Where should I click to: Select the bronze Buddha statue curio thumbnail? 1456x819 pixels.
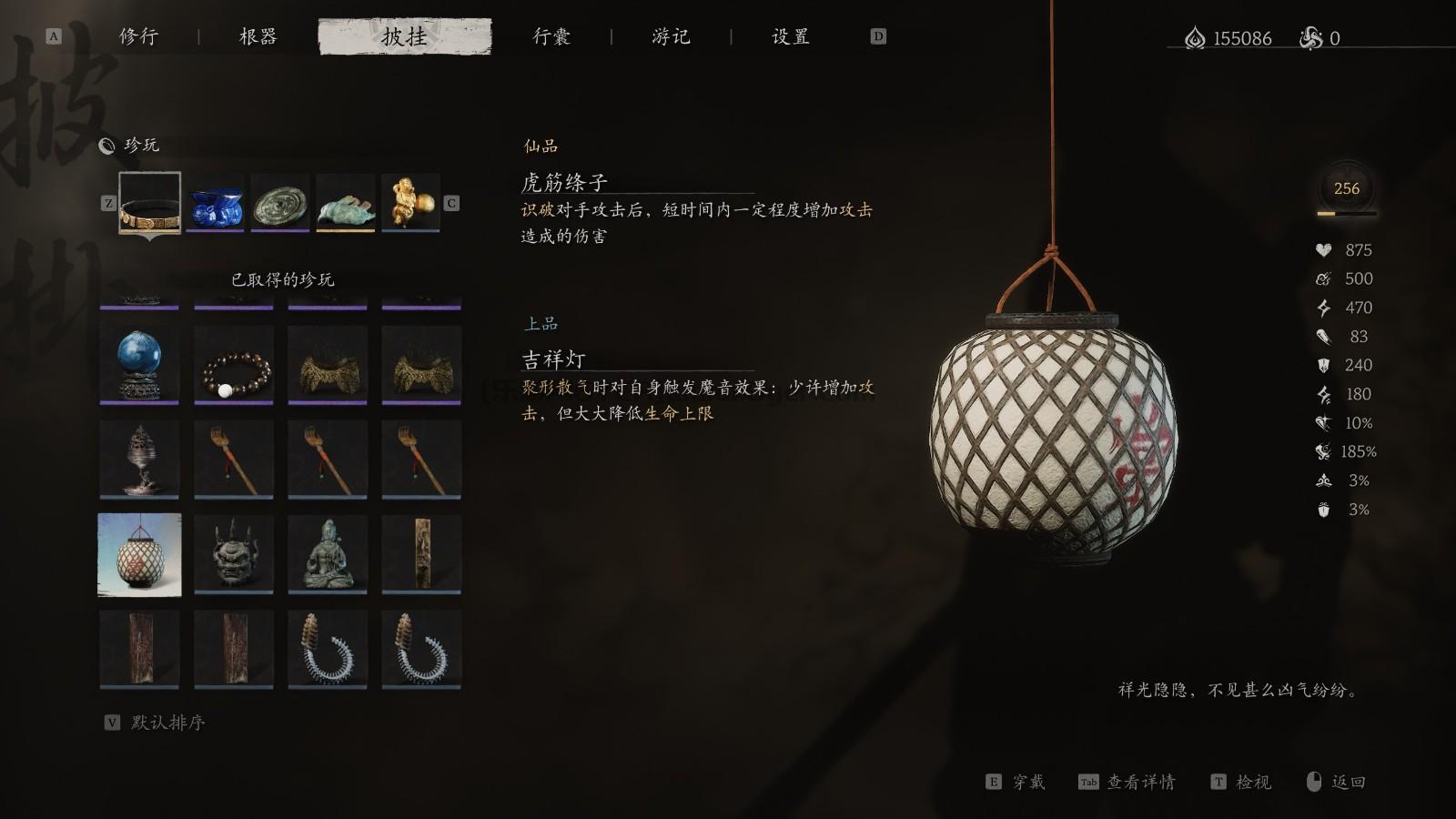tap(328, 554)
